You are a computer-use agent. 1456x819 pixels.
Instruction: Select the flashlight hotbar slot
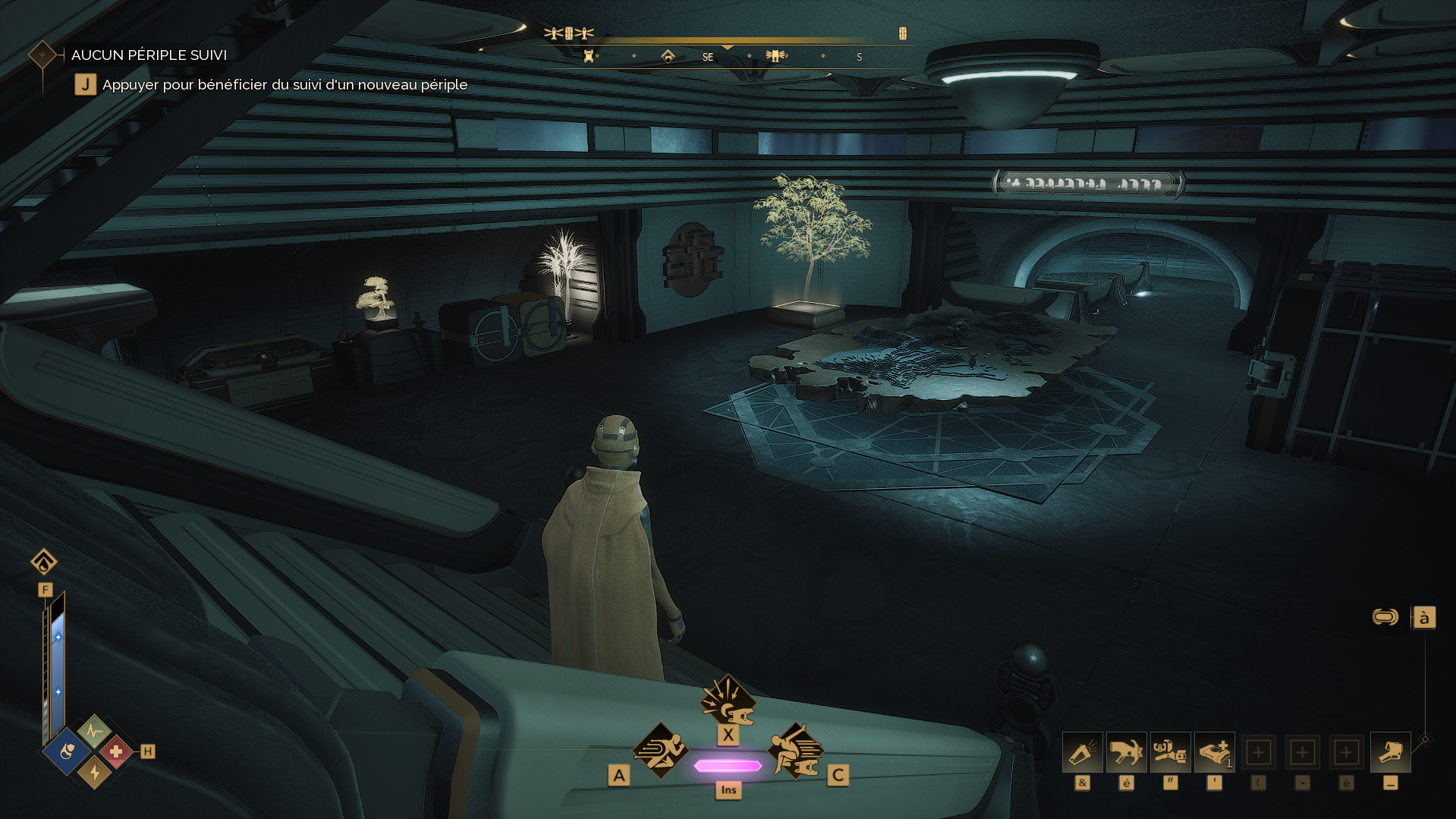pyautogui.click(x=1083, y=753)
